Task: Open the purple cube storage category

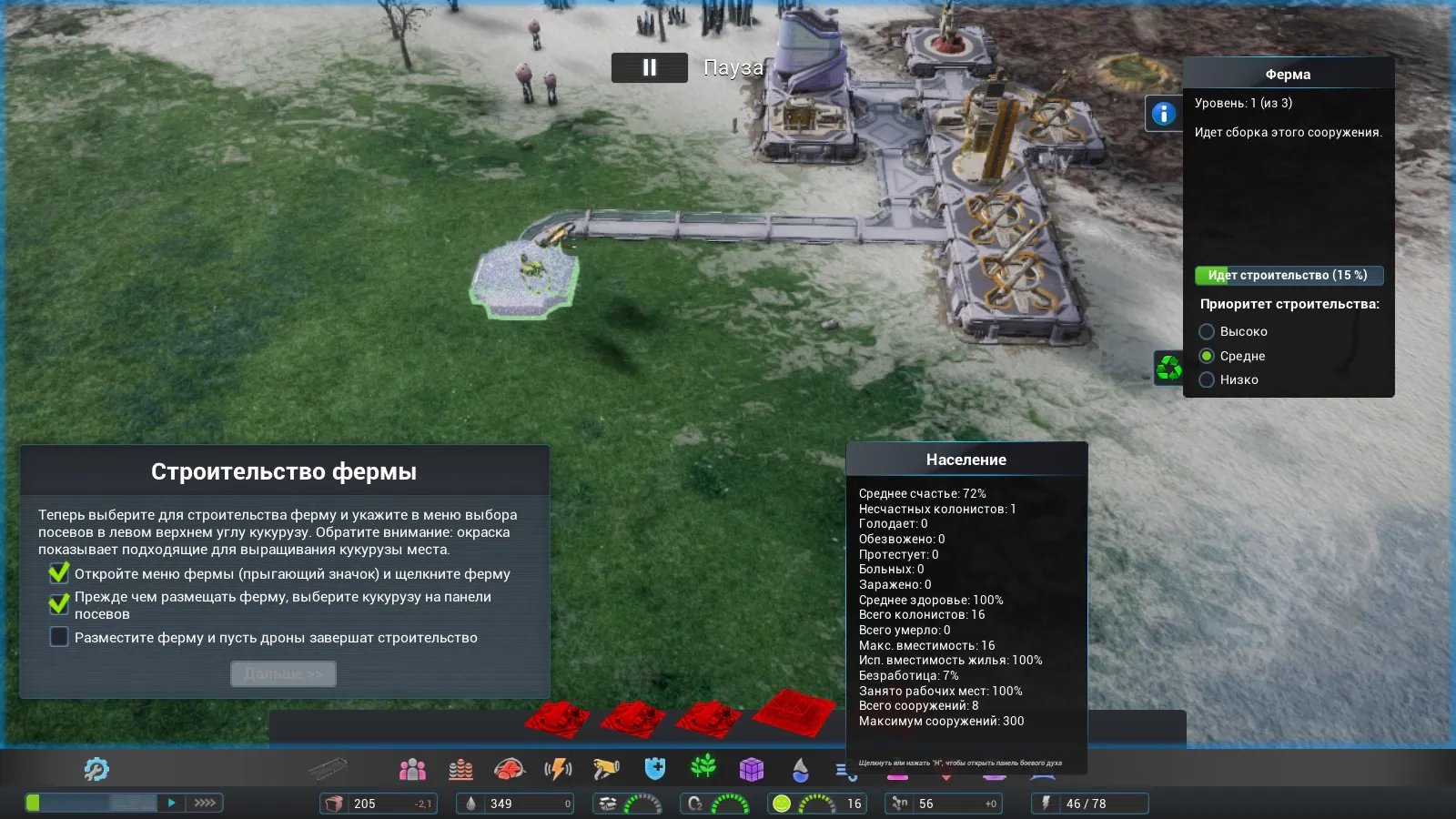Action: click(x=752, y=770)
